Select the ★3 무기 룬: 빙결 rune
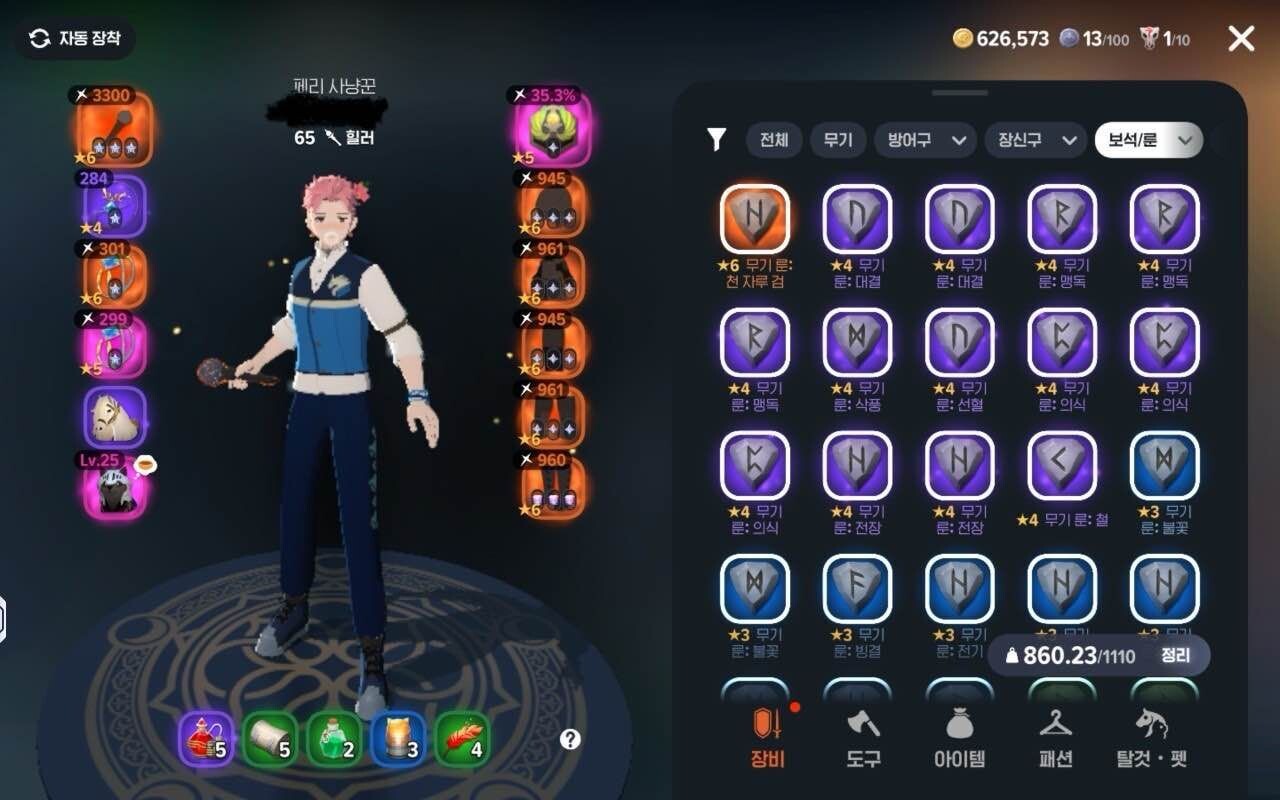 857,588
